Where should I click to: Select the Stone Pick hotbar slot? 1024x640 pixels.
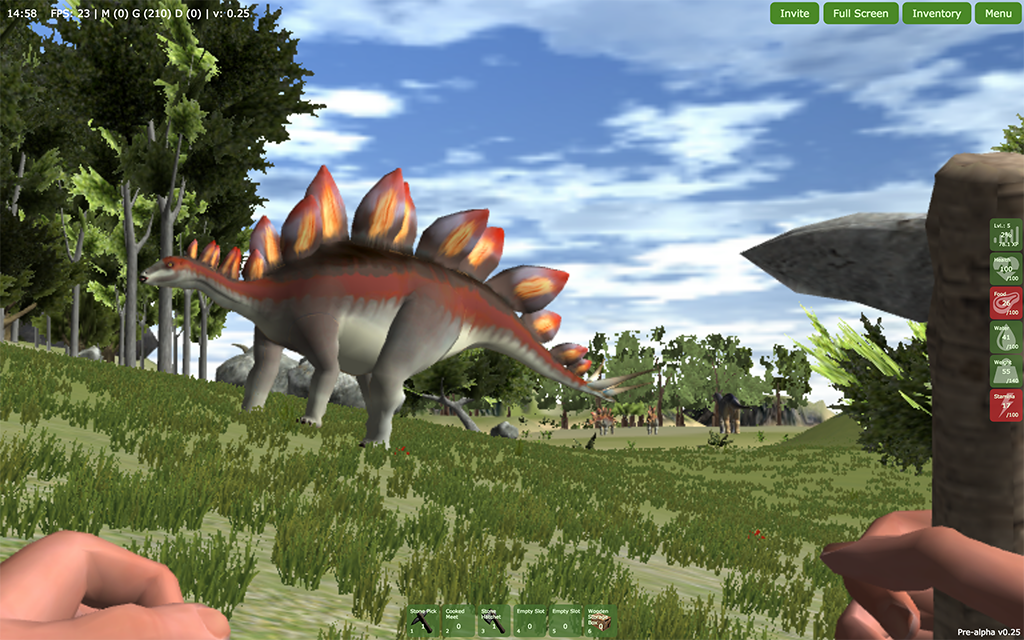click(x=422, y=620)
